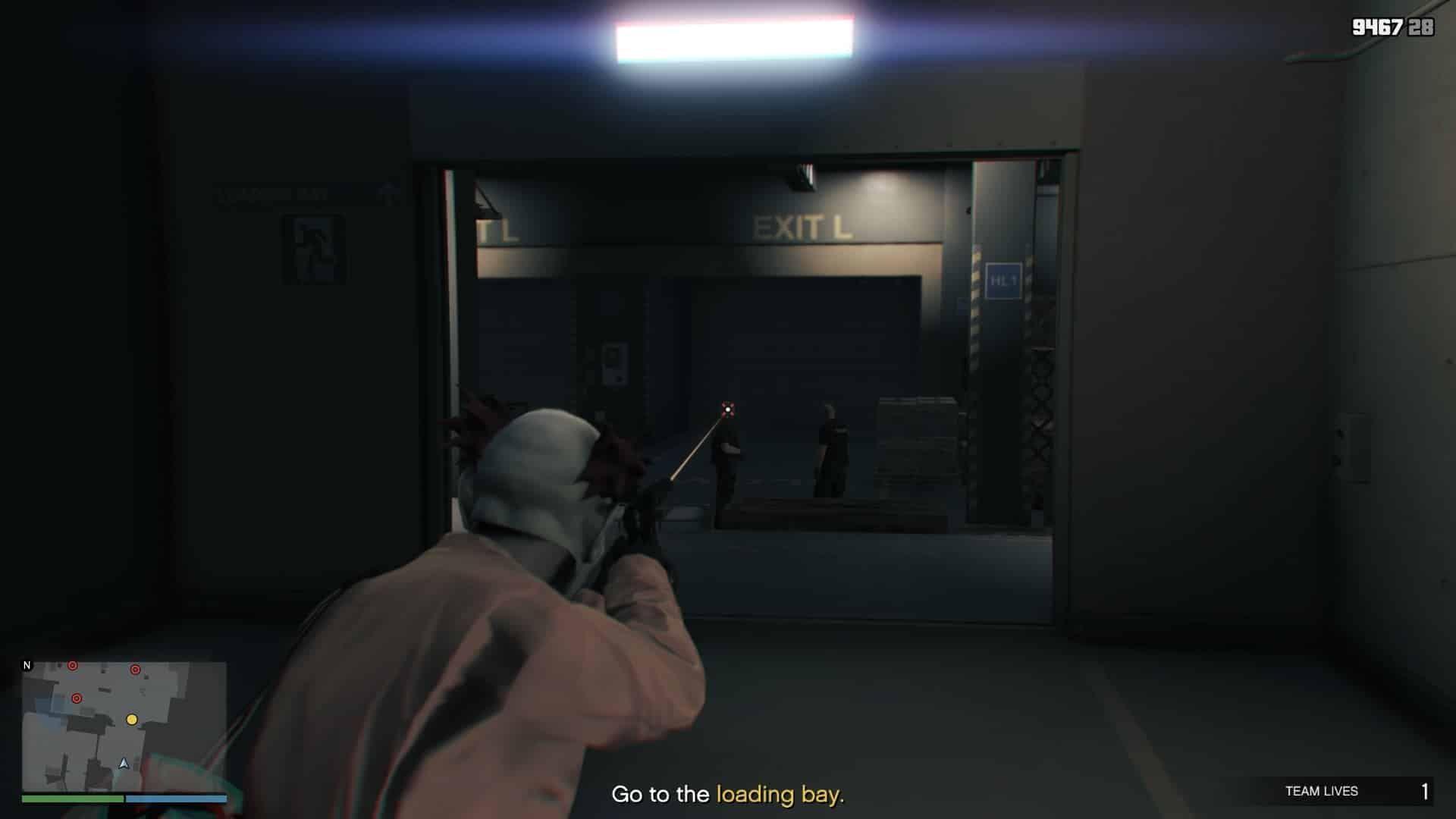
Task: Click the minimap radar
Action: pos(124,726)
